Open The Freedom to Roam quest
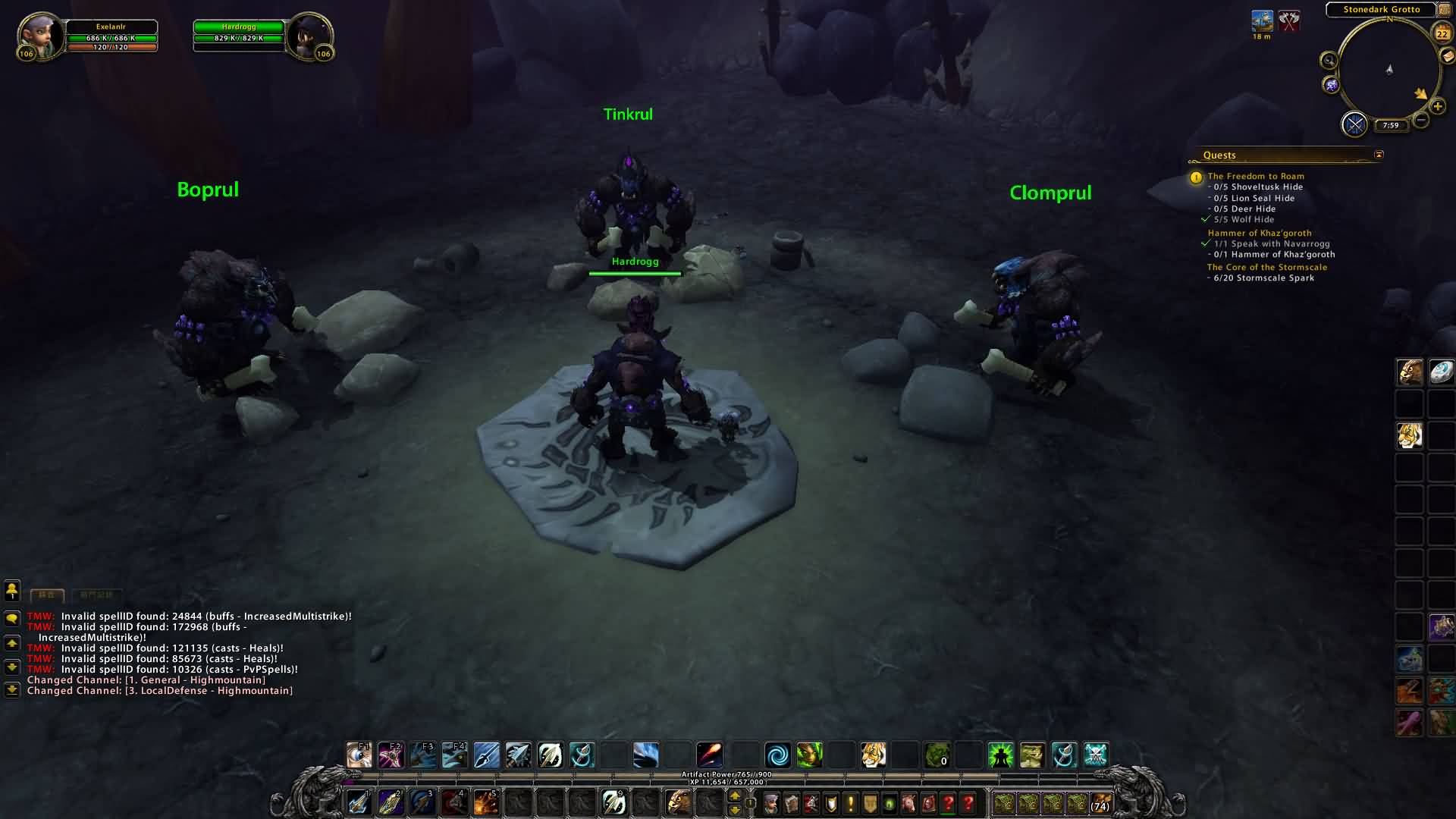The height and width of the screenshot is (819, 1456). point(1256,176)
